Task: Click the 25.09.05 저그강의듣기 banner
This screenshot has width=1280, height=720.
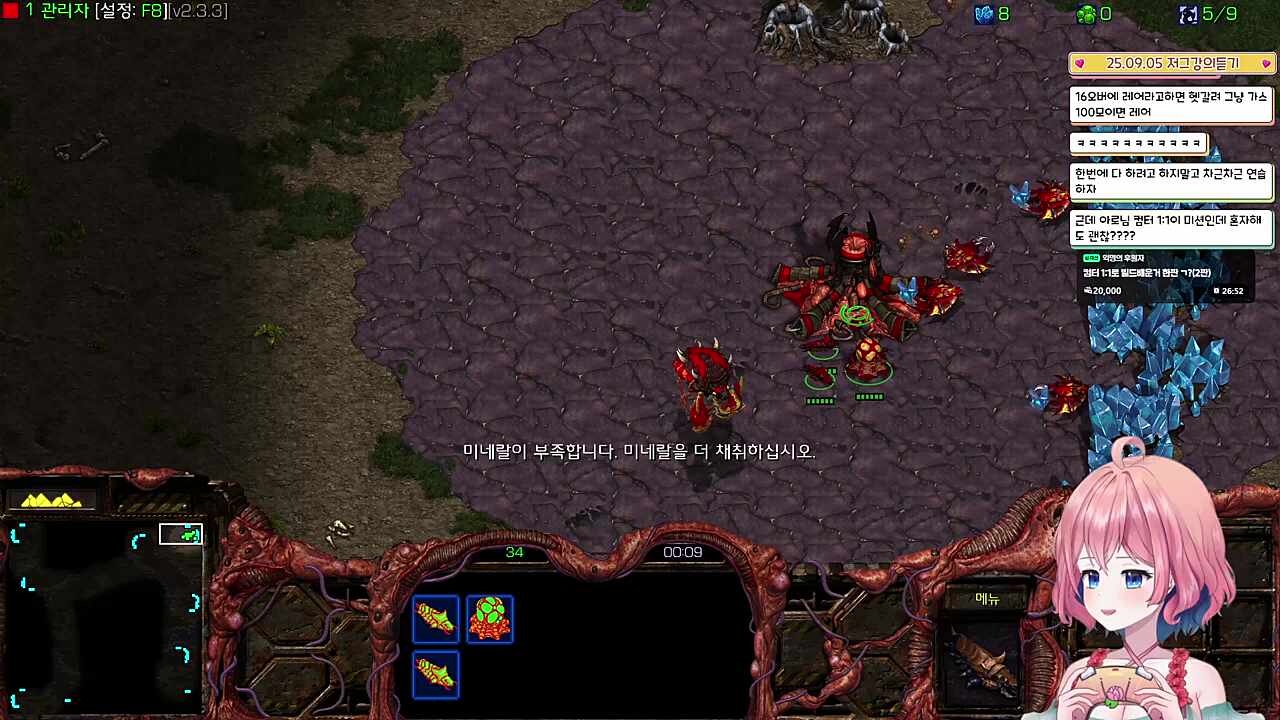Action: click(1172, 63)
